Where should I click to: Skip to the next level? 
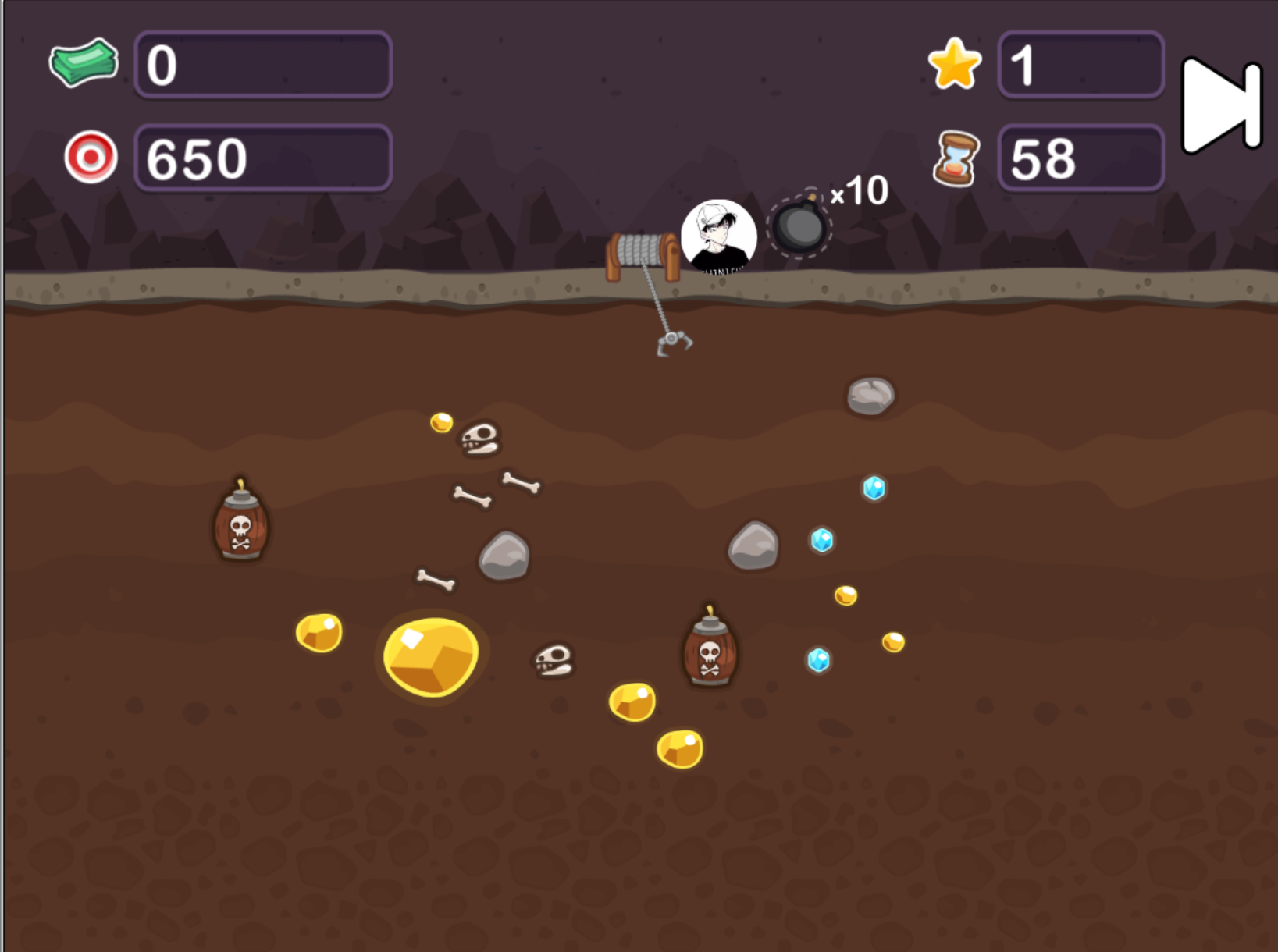coord(1219,105)
